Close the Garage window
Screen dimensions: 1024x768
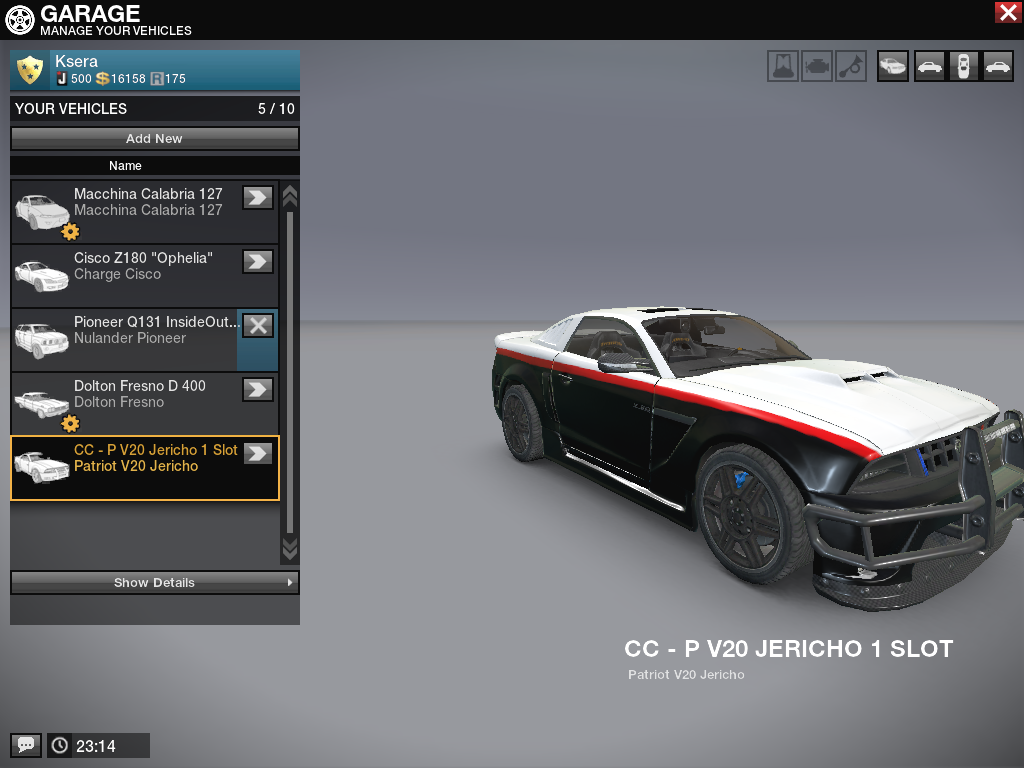(1007, 12)
